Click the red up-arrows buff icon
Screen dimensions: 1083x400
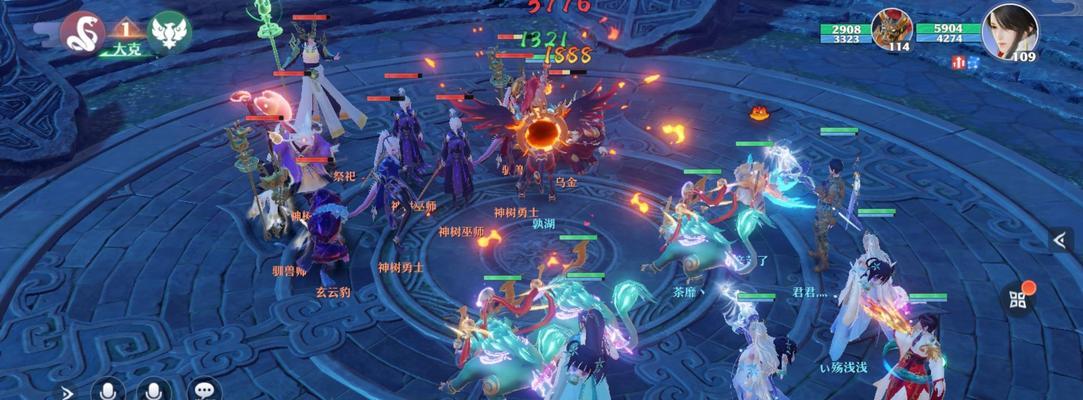(958, 62)
